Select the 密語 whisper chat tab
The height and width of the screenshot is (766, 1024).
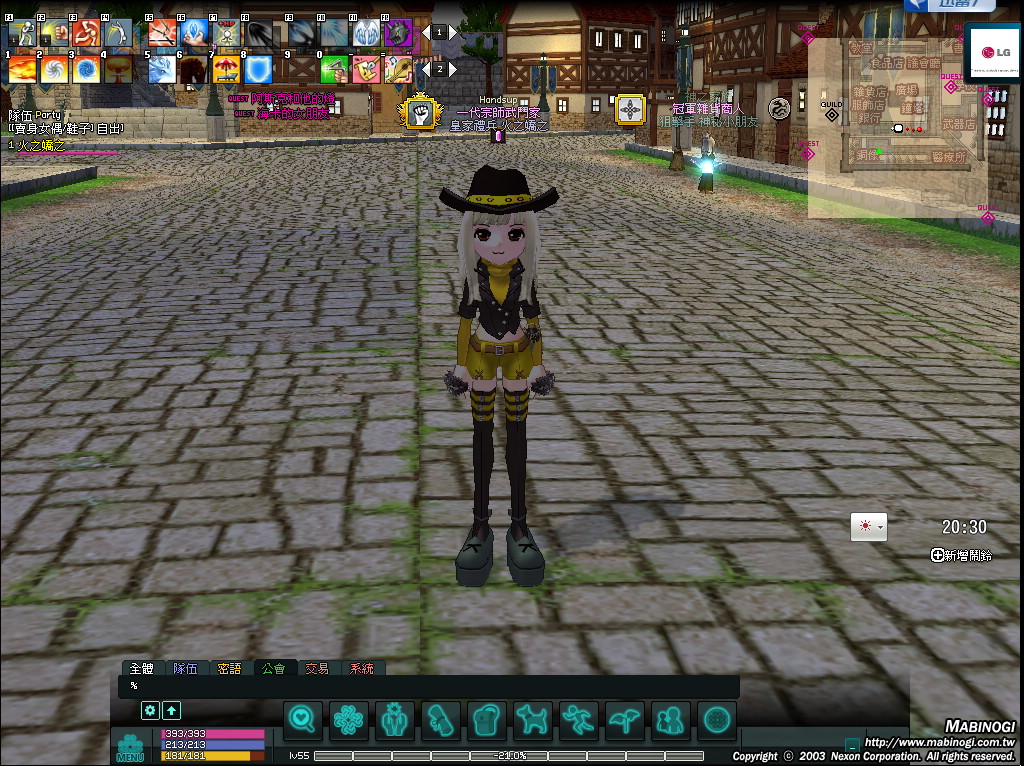pyautogui.click(x=229, y=668)
